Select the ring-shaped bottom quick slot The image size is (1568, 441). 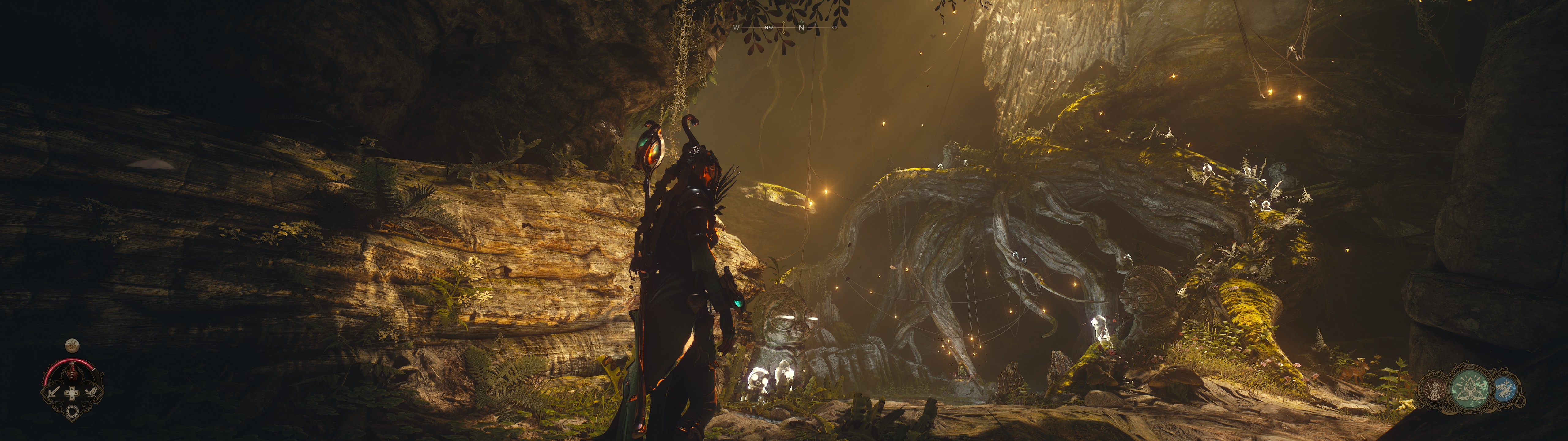click(73, 411)
